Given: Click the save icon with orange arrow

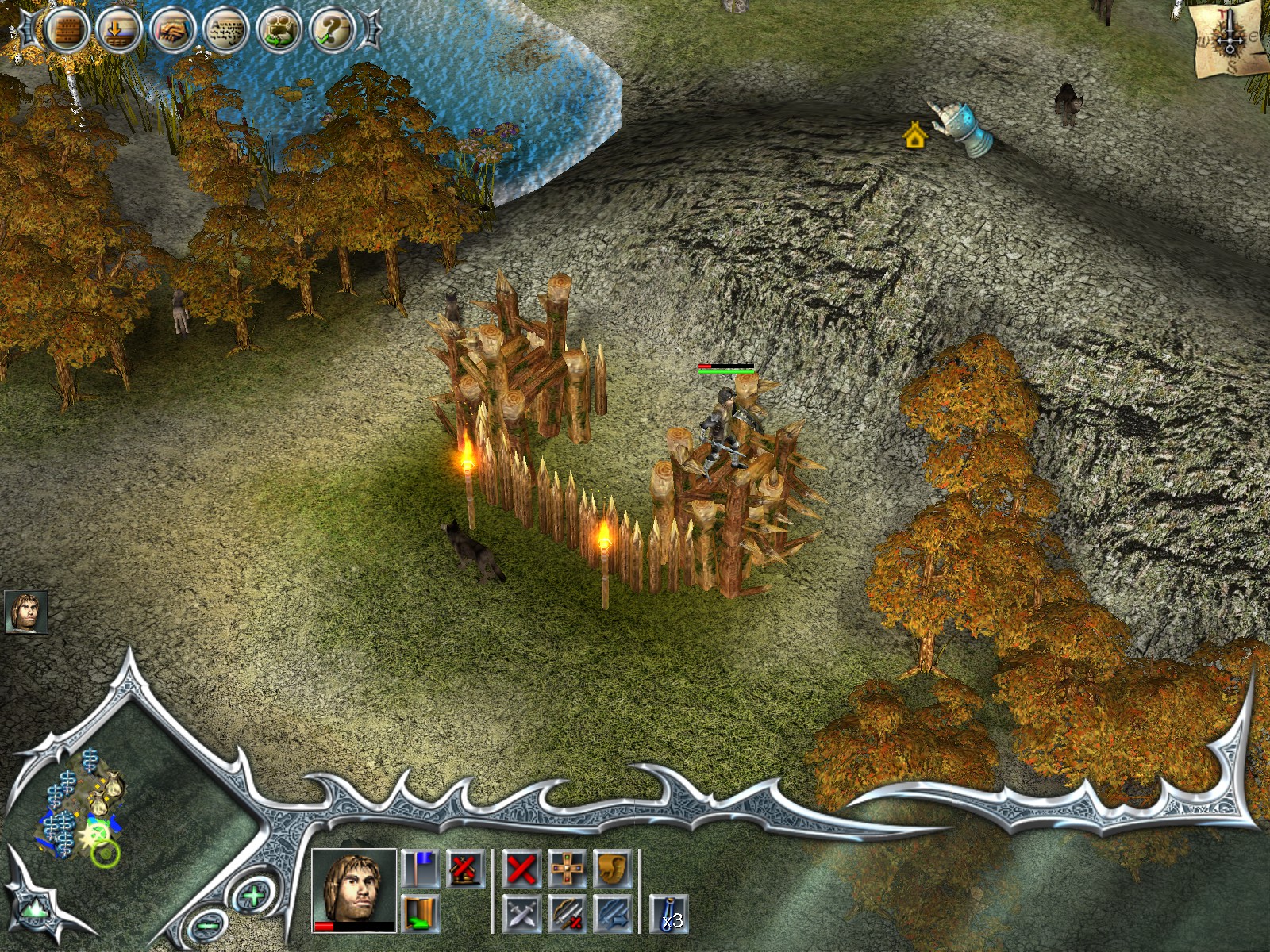Looking at the screenshot, I should tap(119, 31).
